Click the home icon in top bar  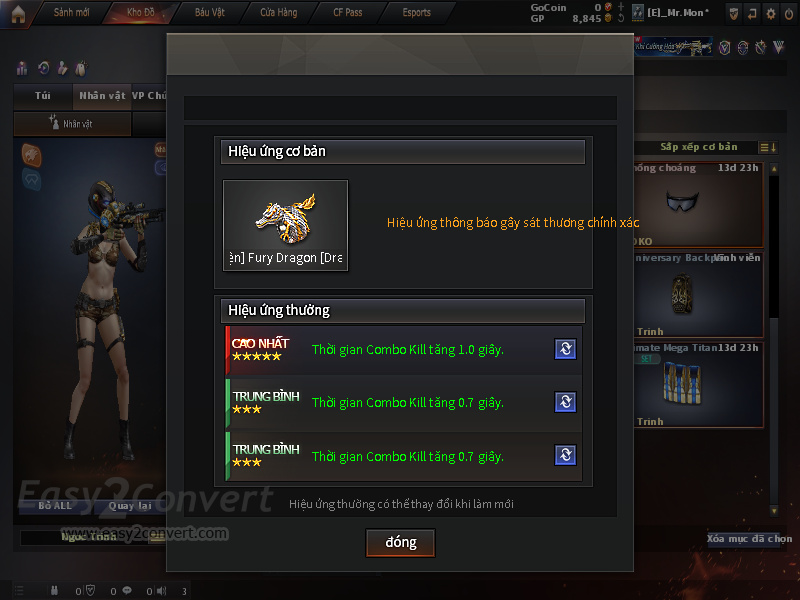[18, 12]
